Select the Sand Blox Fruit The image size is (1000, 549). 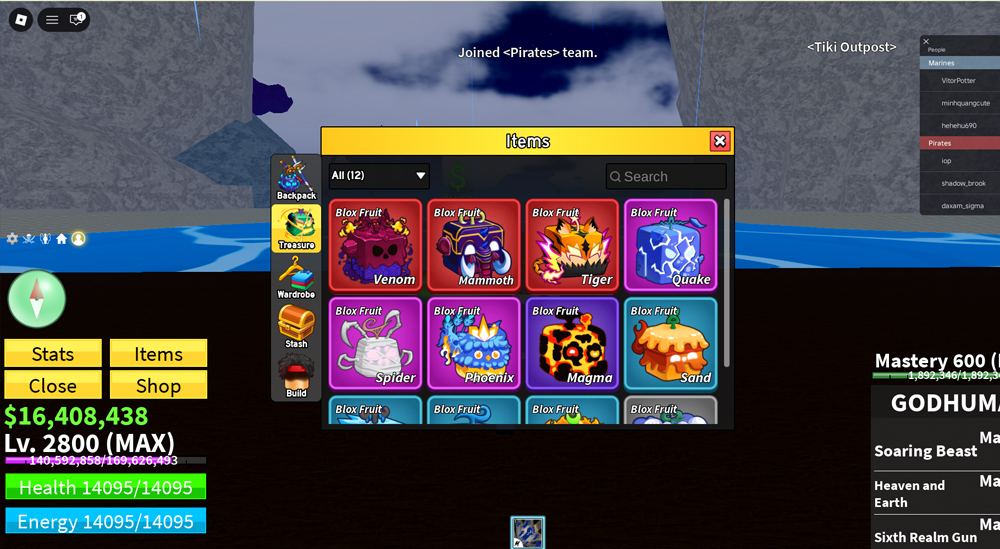coord(670,343)
